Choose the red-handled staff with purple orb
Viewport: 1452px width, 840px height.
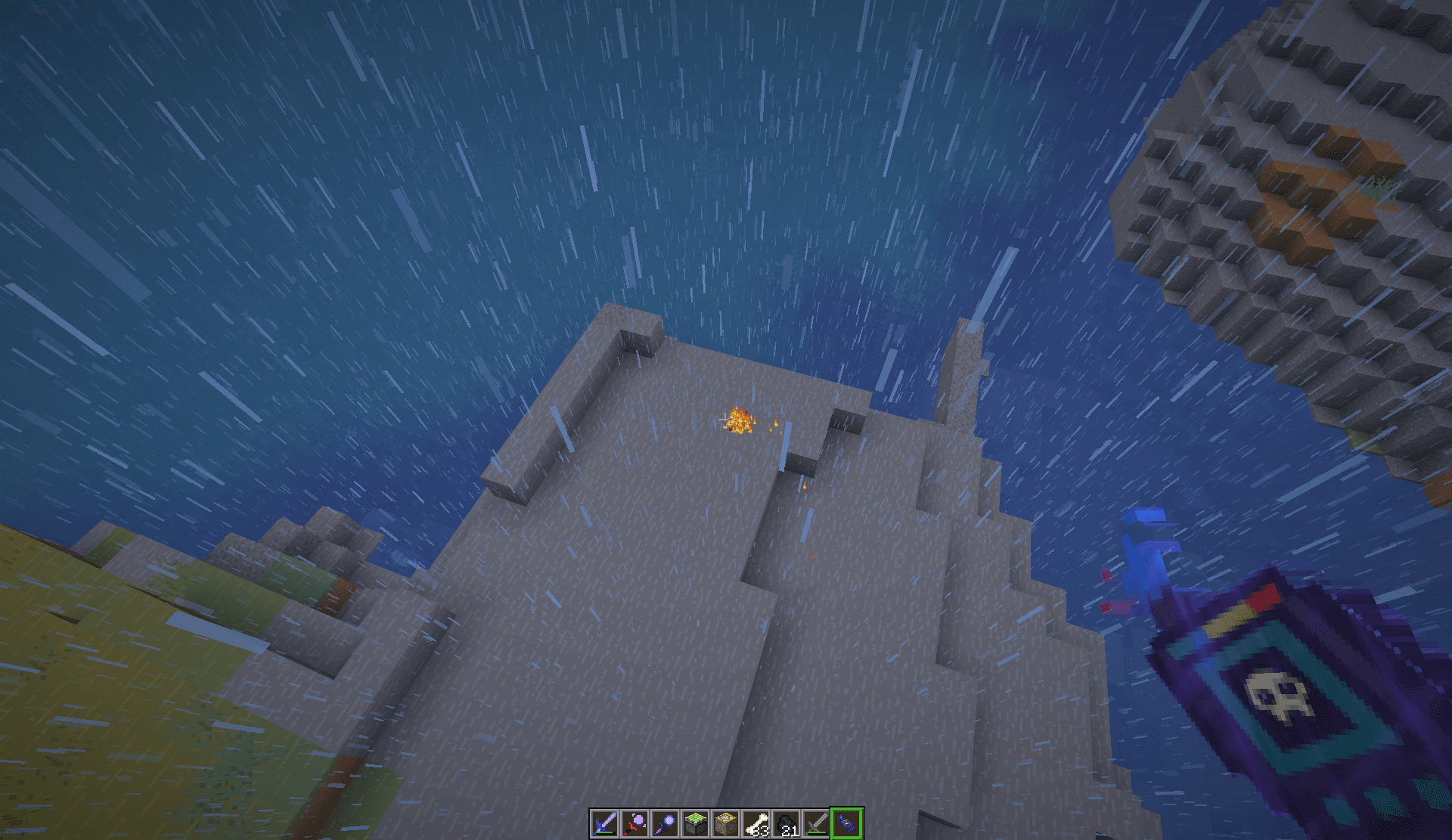(x=634, y=823)
